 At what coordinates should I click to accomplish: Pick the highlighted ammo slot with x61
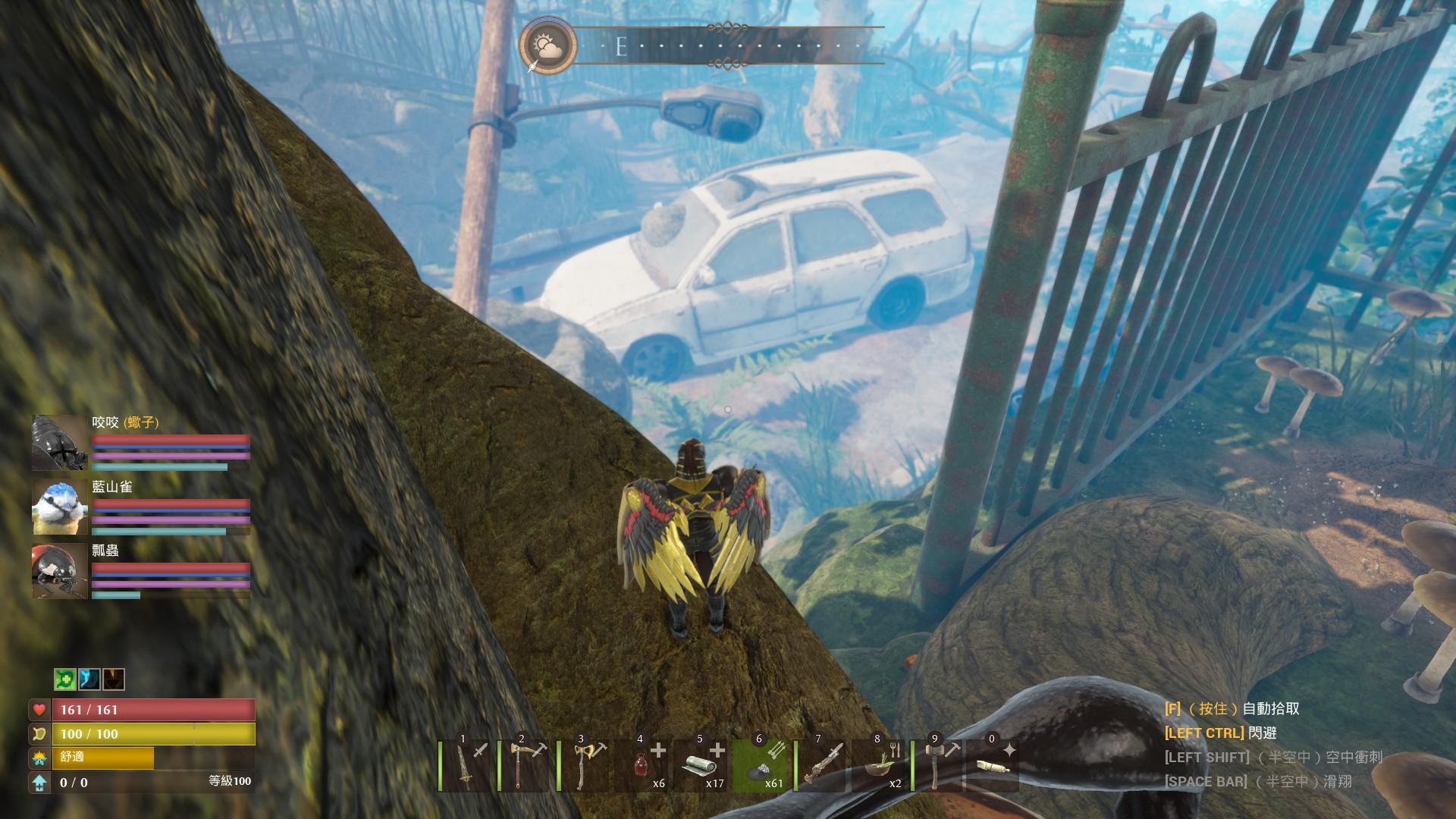(762, 766)
